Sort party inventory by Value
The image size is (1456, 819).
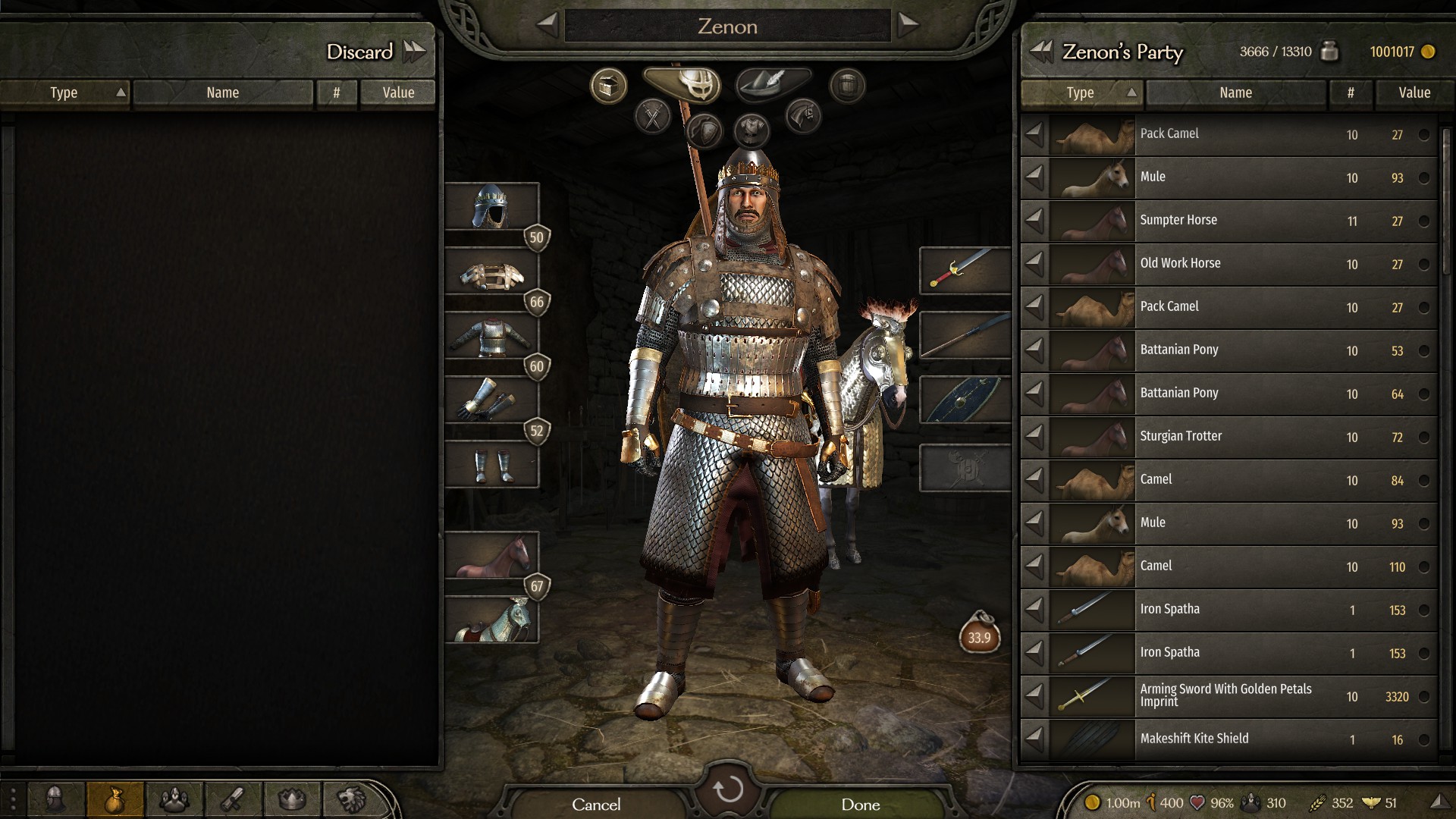[x=1414, y=93]
